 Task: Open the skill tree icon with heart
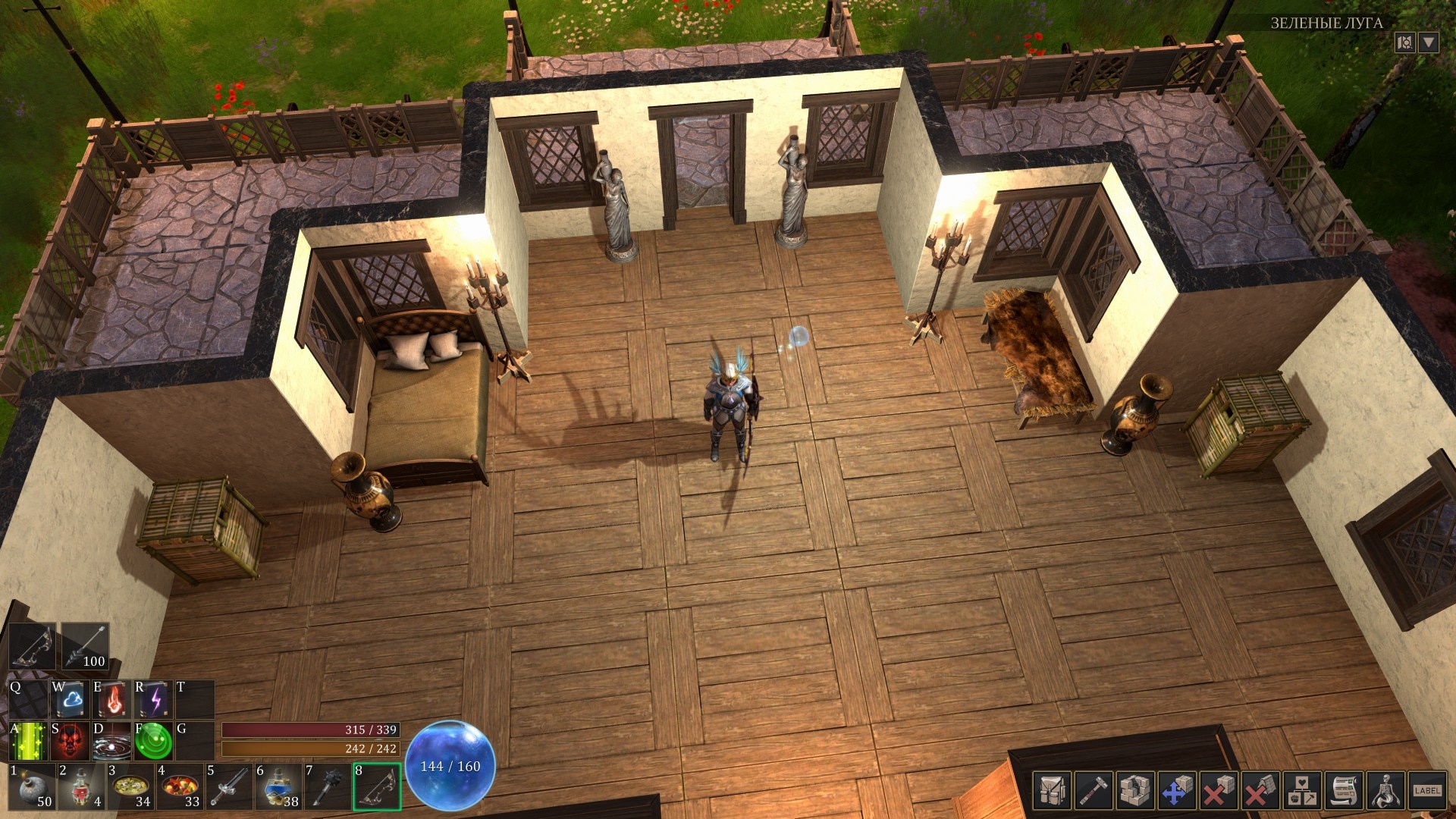1302,791
